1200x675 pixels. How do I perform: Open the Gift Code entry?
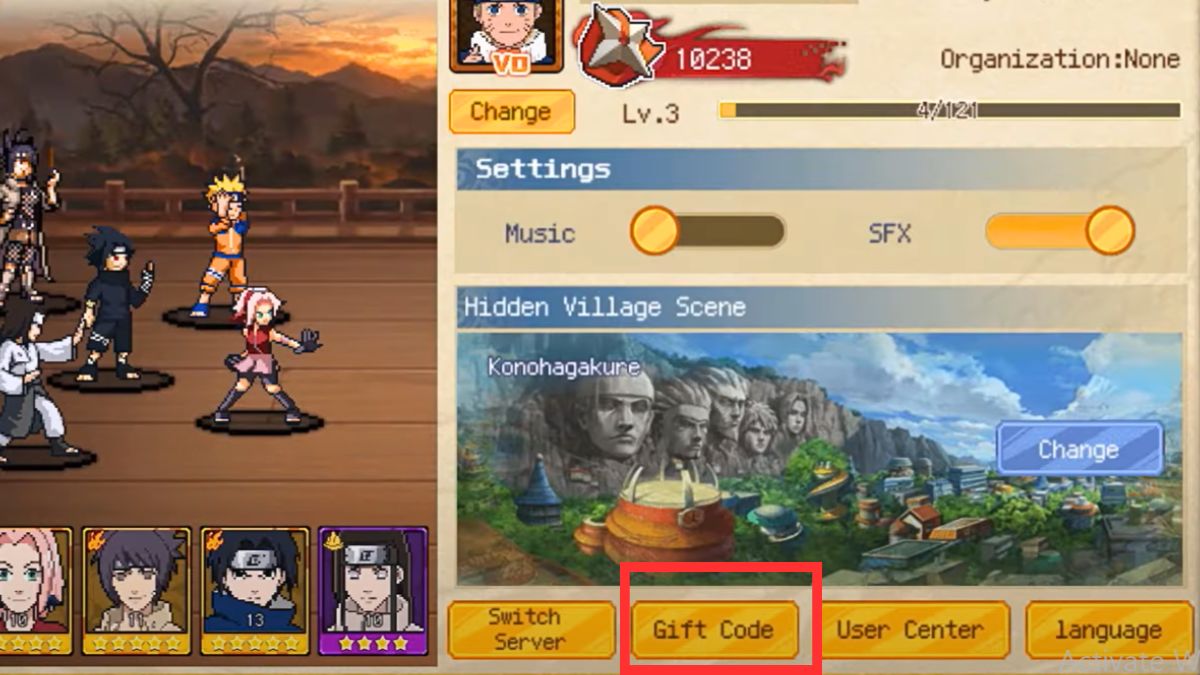tap(714, 630)
